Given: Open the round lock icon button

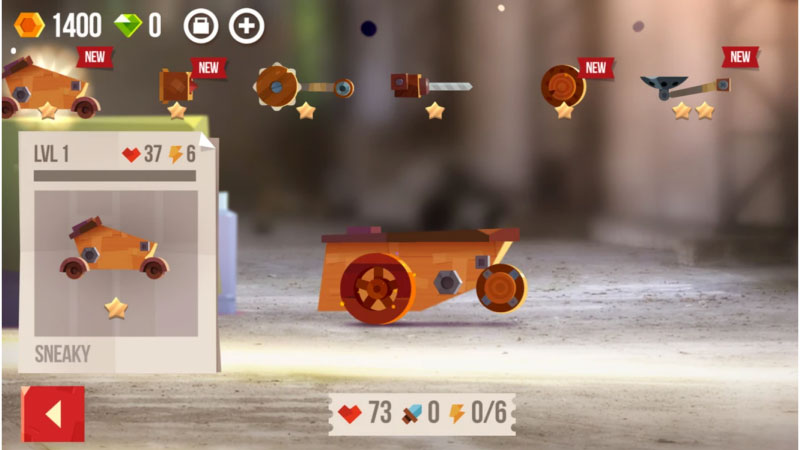Looking at the screenshot, I should coord(200,26).
